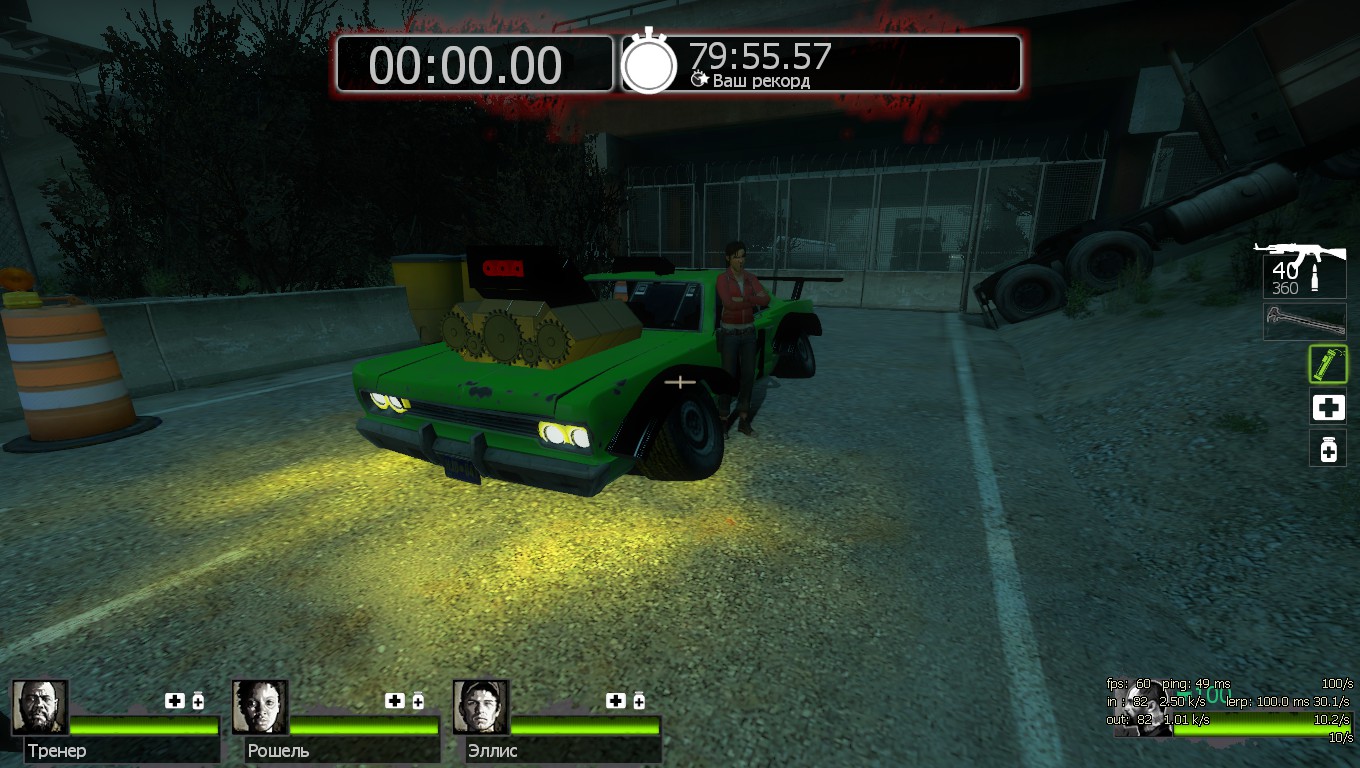Select the pain pills bottle slot
The height and width of the screenshot is (768, 1360).
pyautogui.click(x=1328, y=449)
